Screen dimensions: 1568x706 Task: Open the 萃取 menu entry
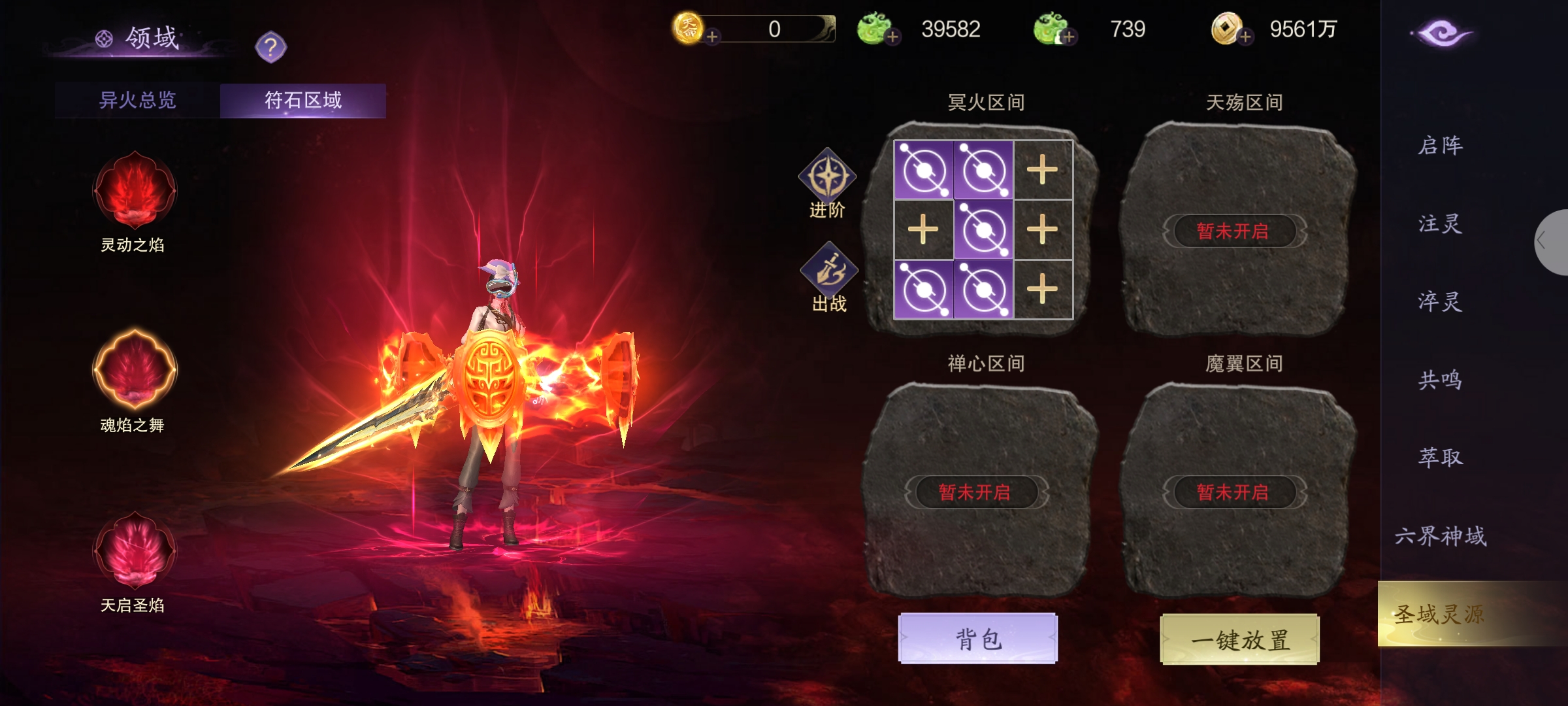pos(1440,457)
